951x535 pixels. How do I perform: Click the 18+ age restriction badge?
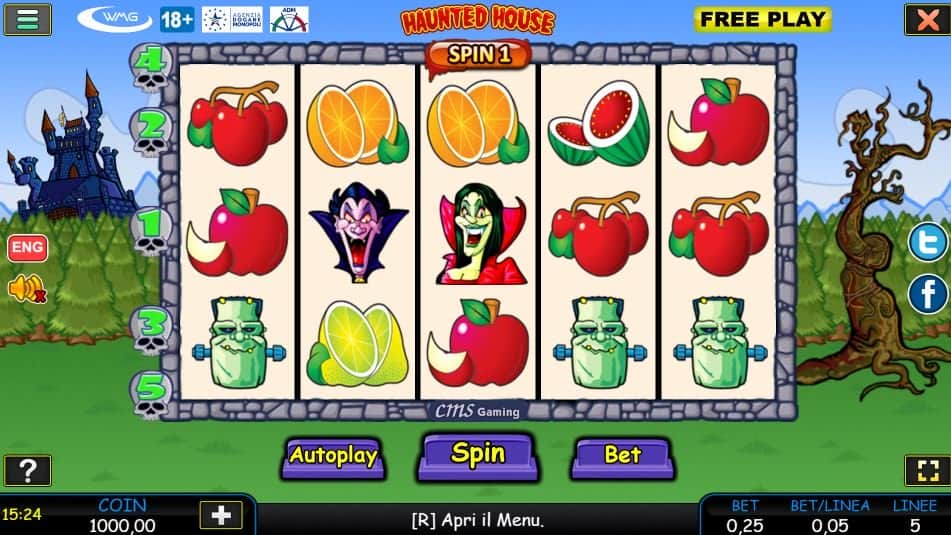pyautogui.click(x=177, y=19)
